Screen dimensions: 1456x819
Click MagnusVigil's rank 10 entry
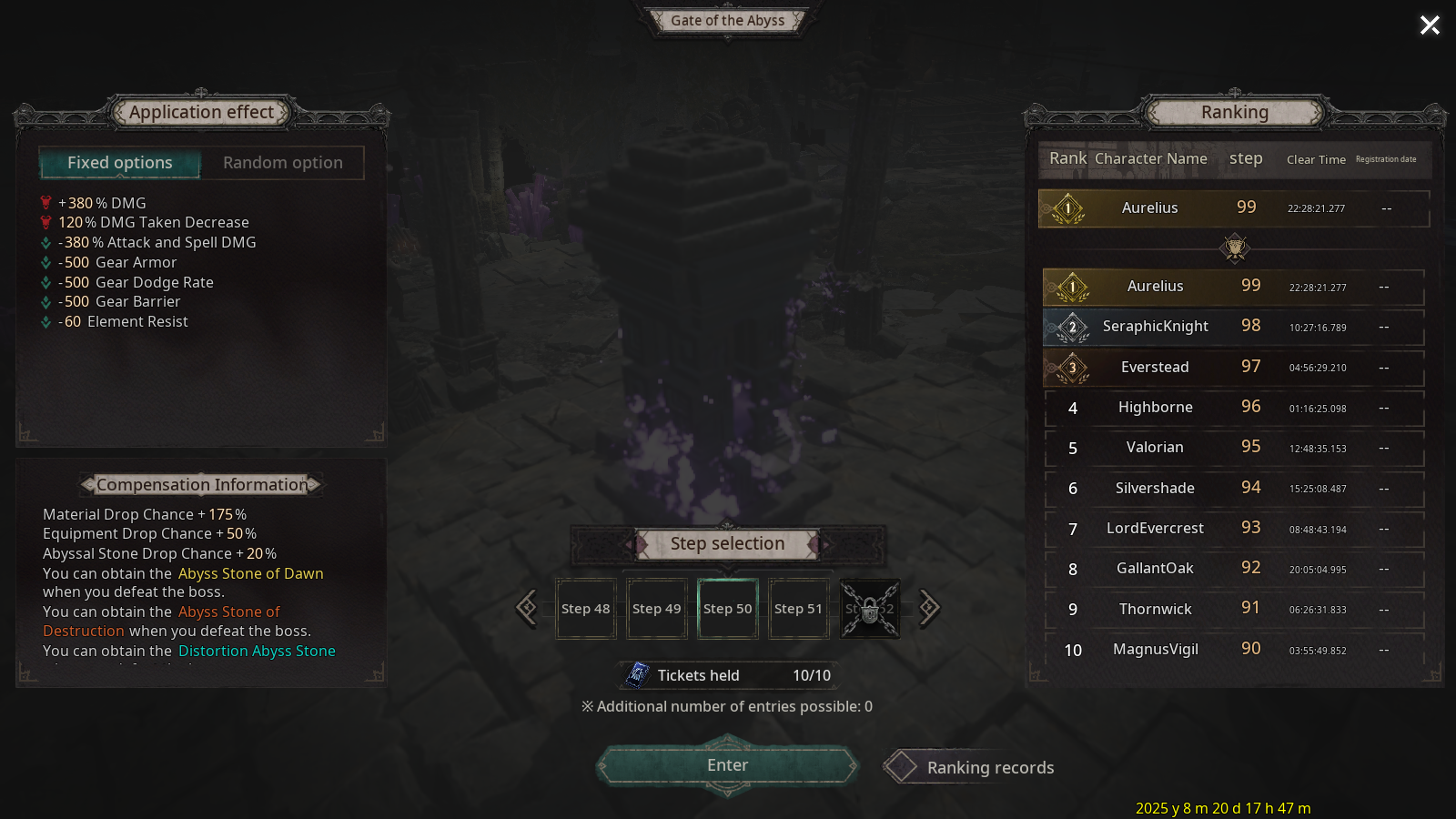point(1233,650)
